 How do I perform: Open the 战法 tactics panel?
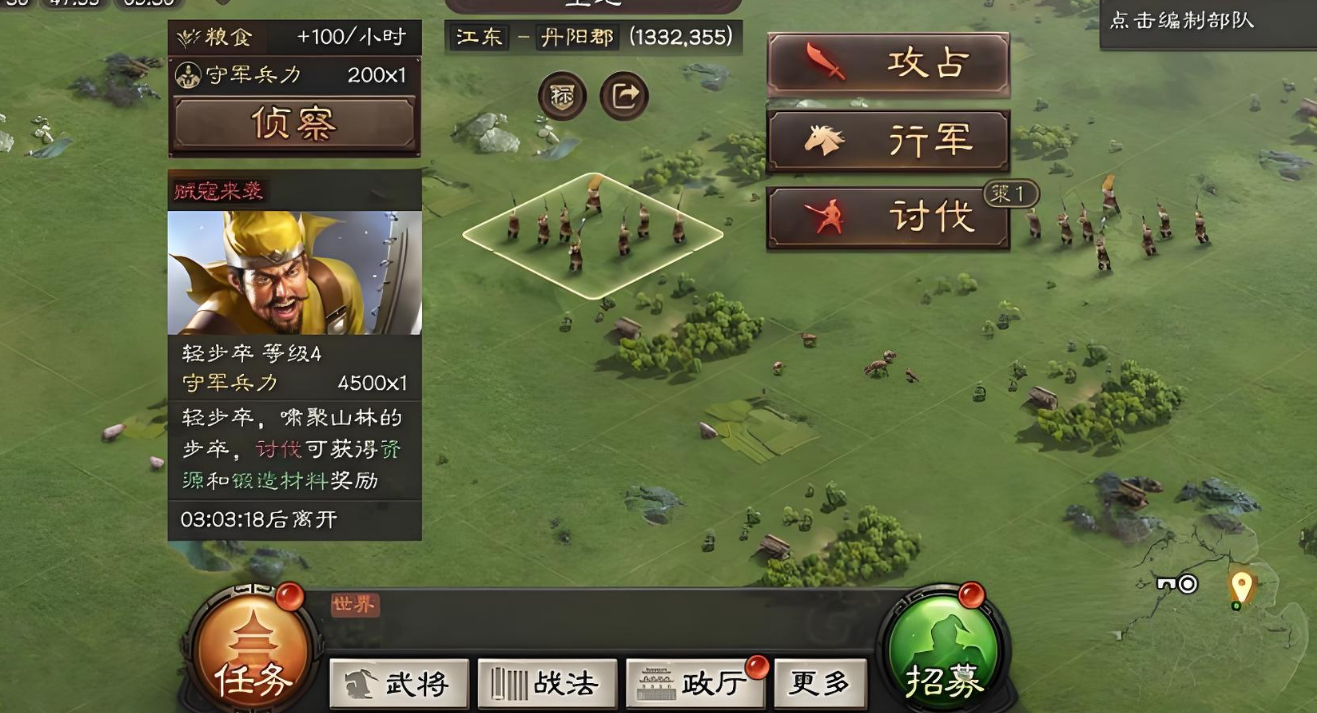click(x=547, y=684)
